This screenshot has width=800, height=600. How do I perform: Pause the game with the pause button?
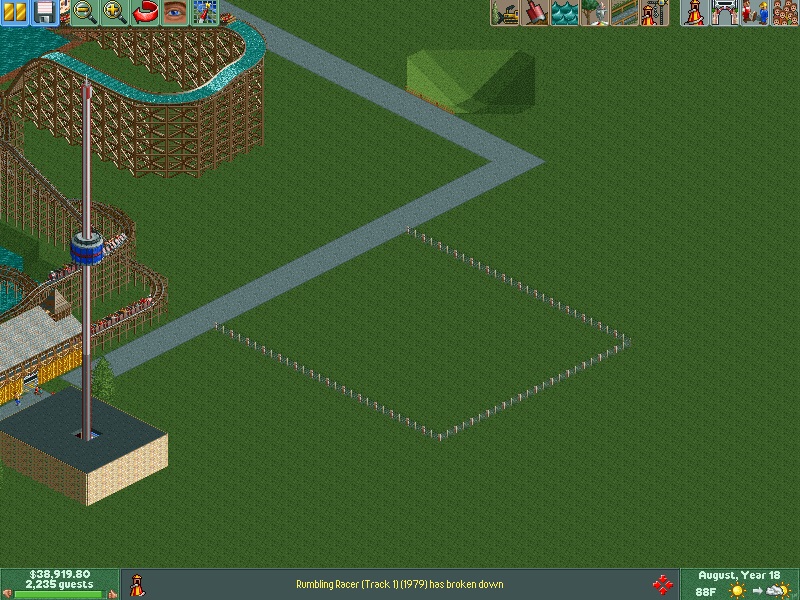[15, 13]
